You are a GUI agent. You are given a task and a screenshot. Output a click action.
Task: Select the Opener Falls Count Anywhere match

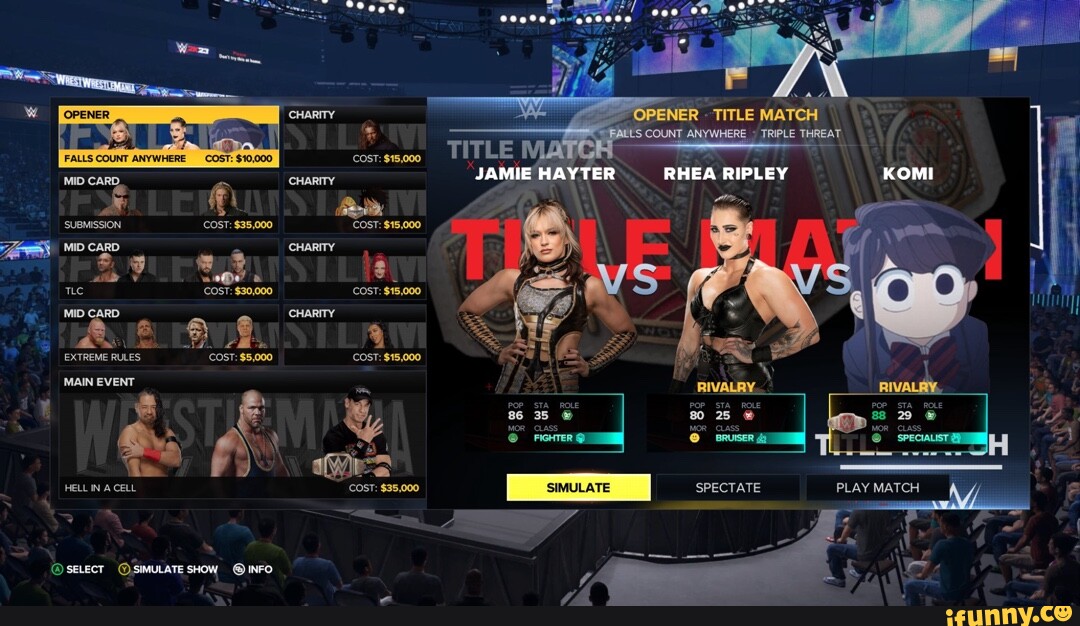point(168,137)
